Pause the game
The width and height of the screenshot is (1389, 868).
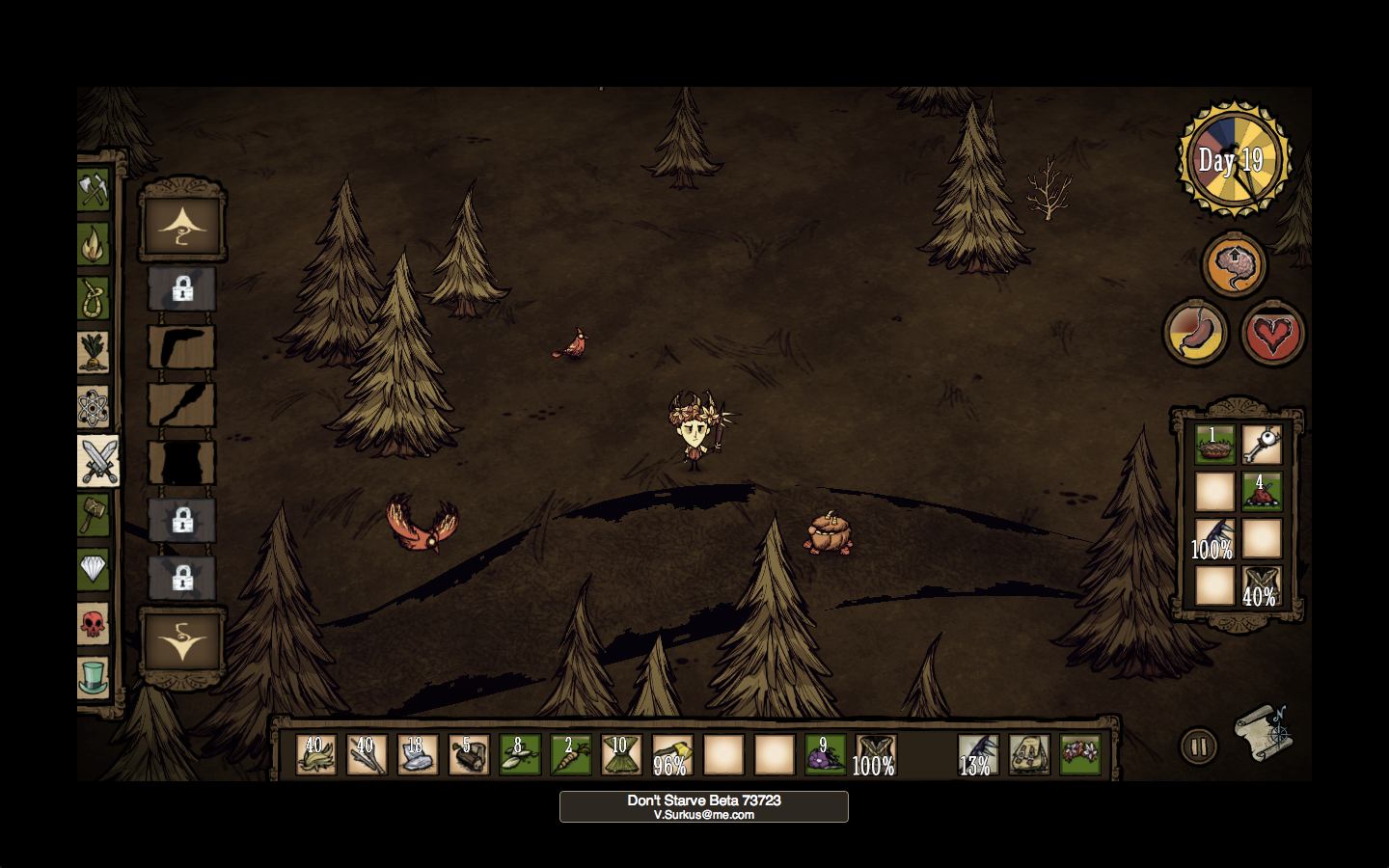pos(1199,746)
